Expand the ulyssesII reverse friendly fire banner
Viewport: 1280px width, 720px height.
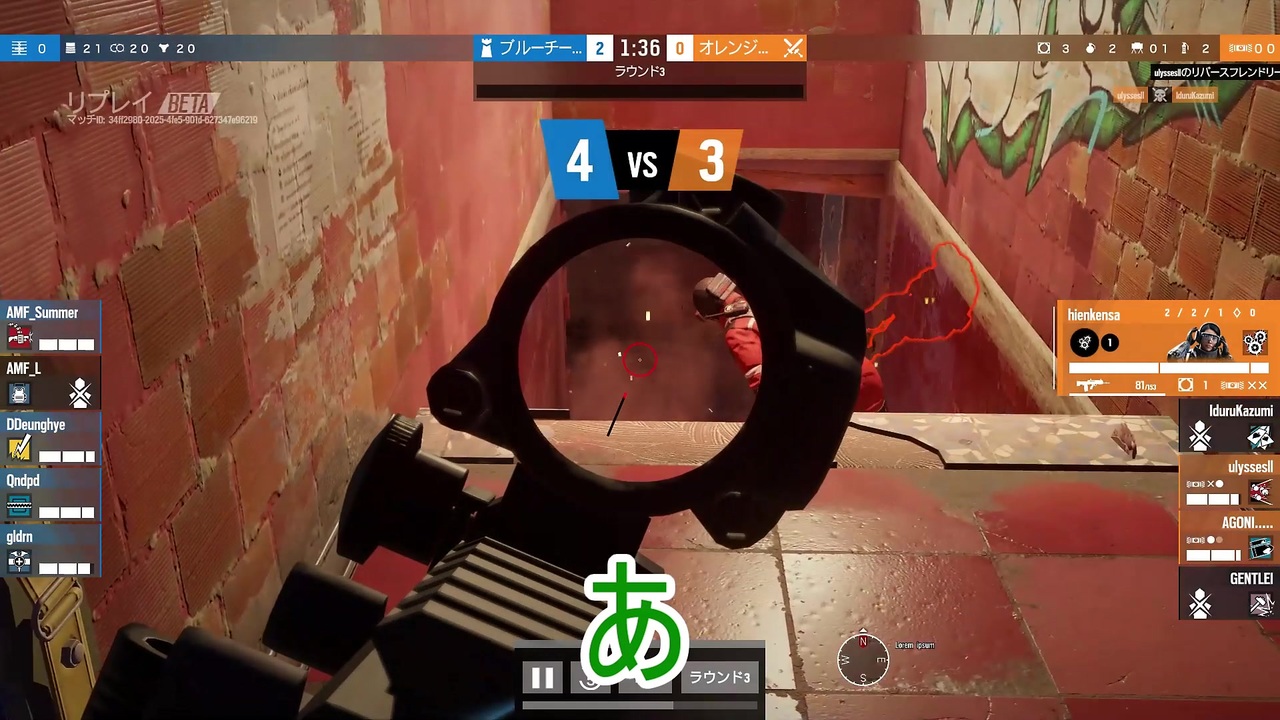tap(1215, 72)
